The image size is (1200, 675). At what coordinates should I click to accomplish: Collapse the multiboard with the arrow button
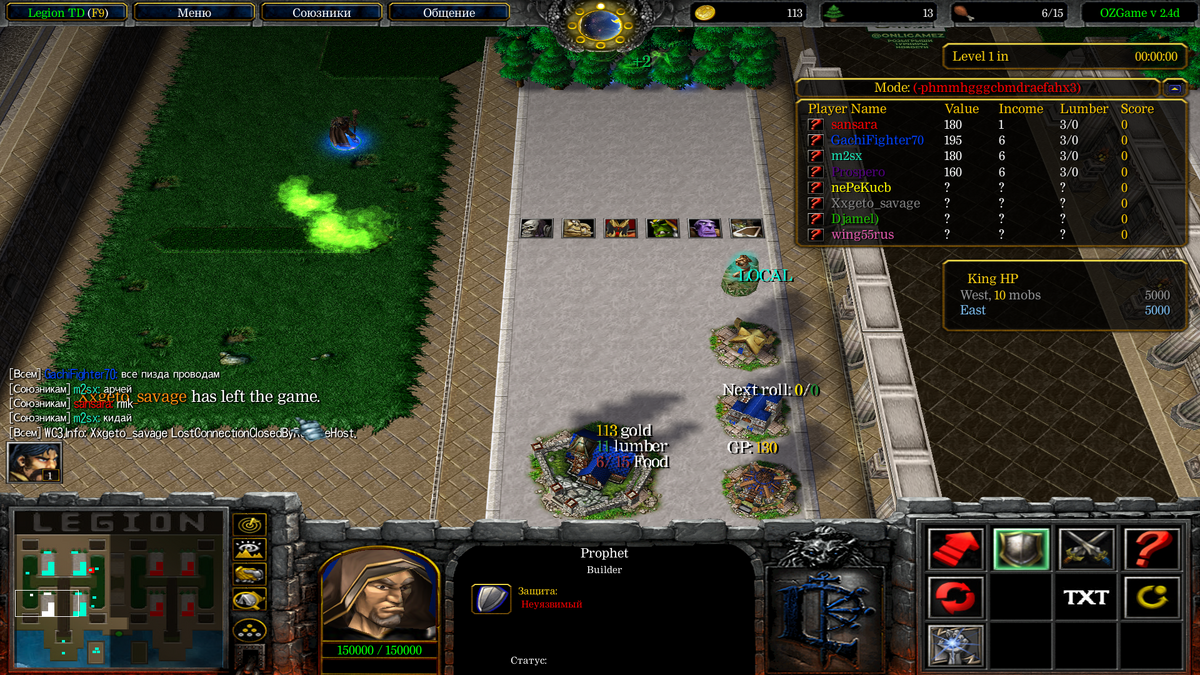1173,87
